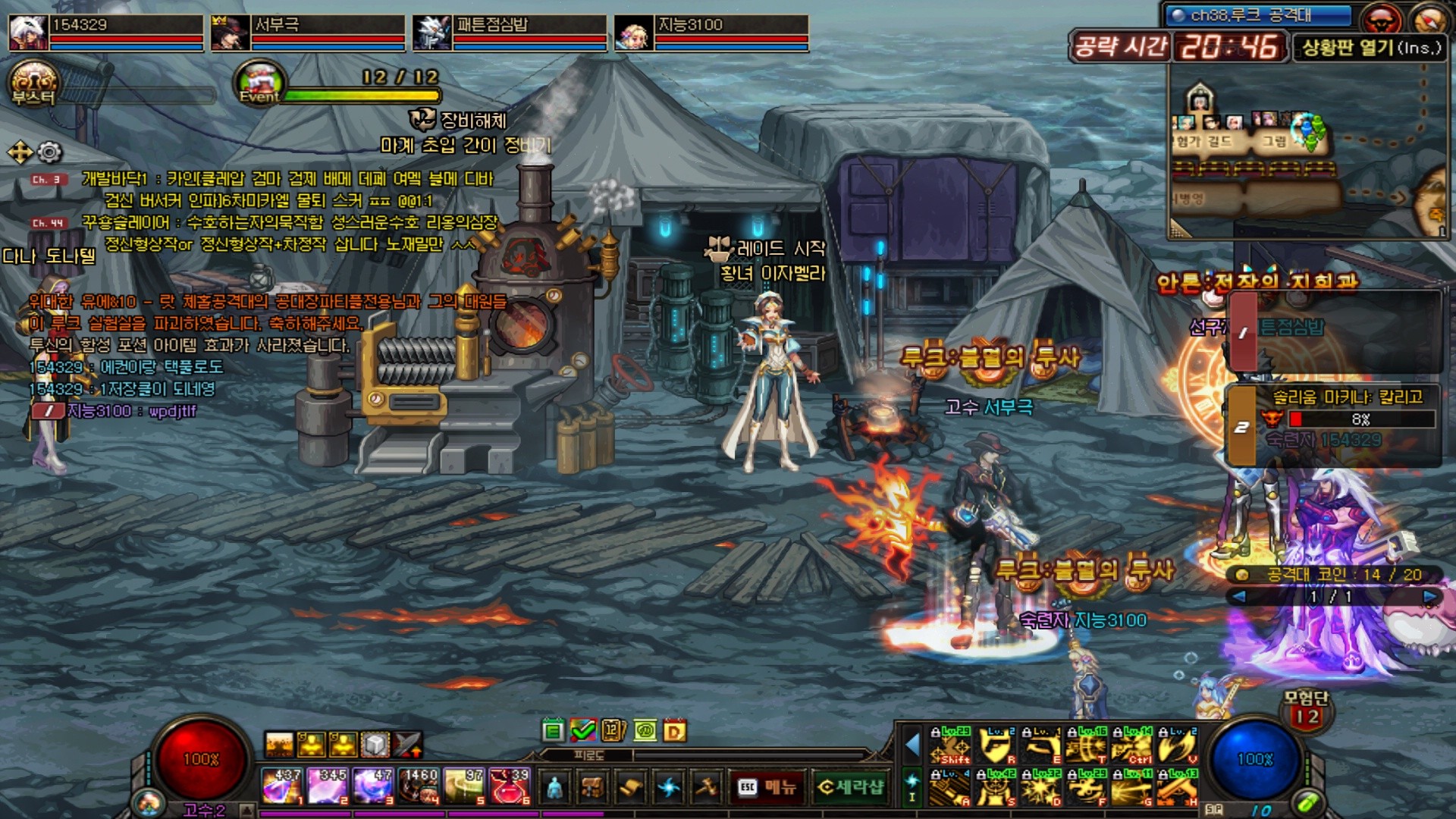
Task: Click the skill bar left arrow
Action: [912, 745]
